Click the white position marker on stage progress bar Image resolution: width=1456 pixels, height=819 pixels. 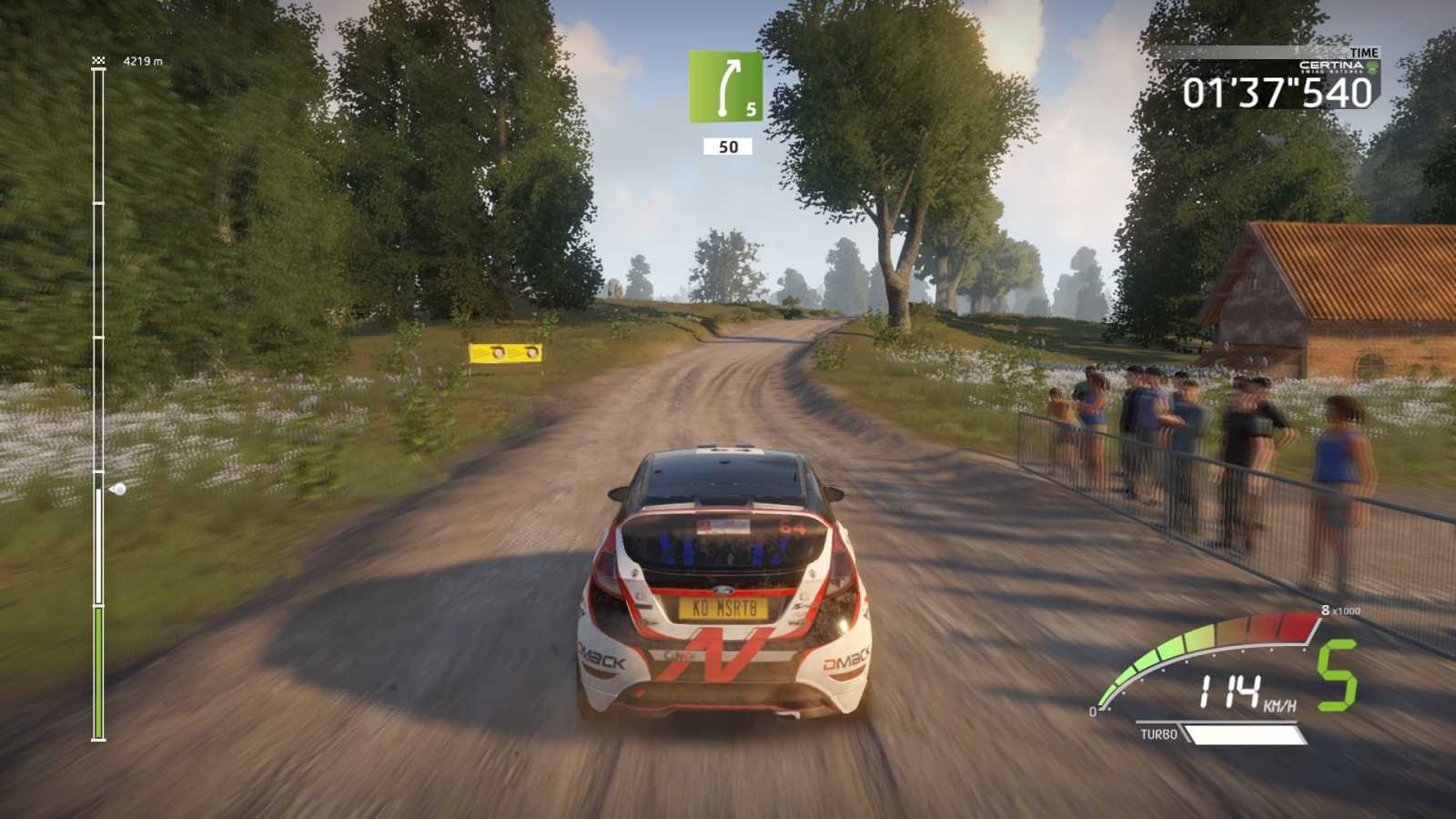click(117, 490)
